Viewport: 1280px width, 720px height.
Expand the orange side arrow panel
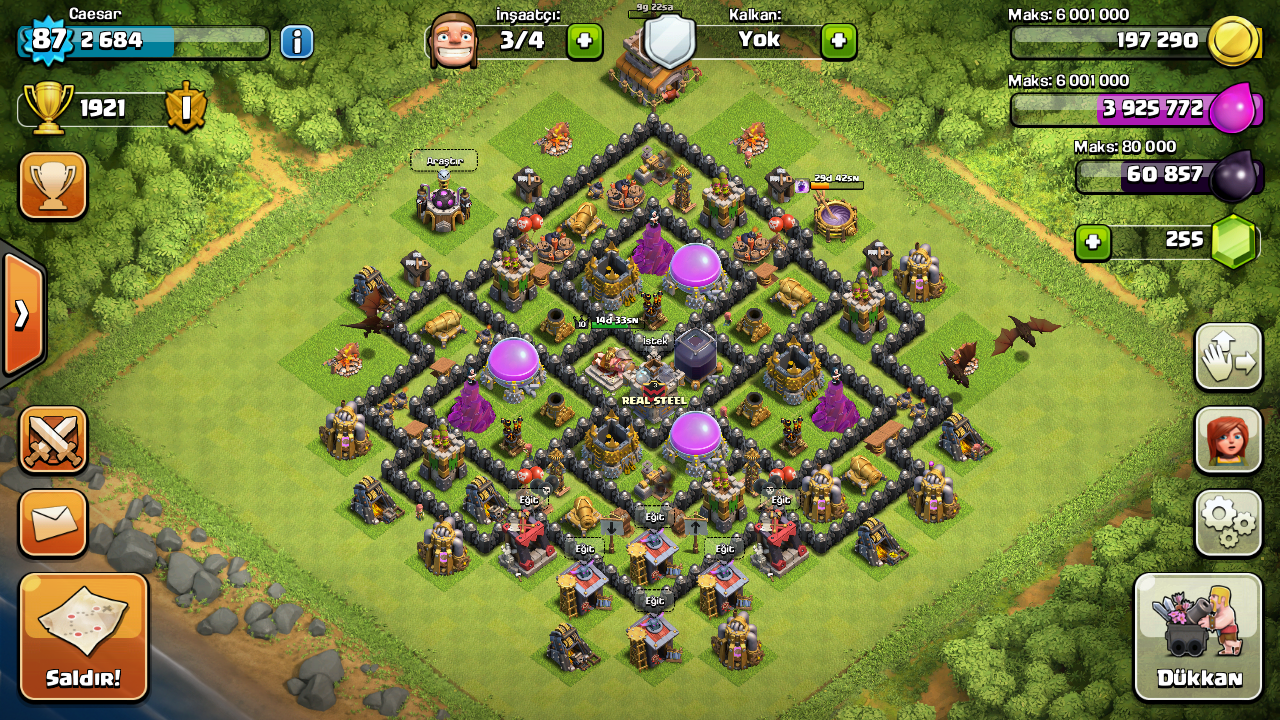(22, 314)
